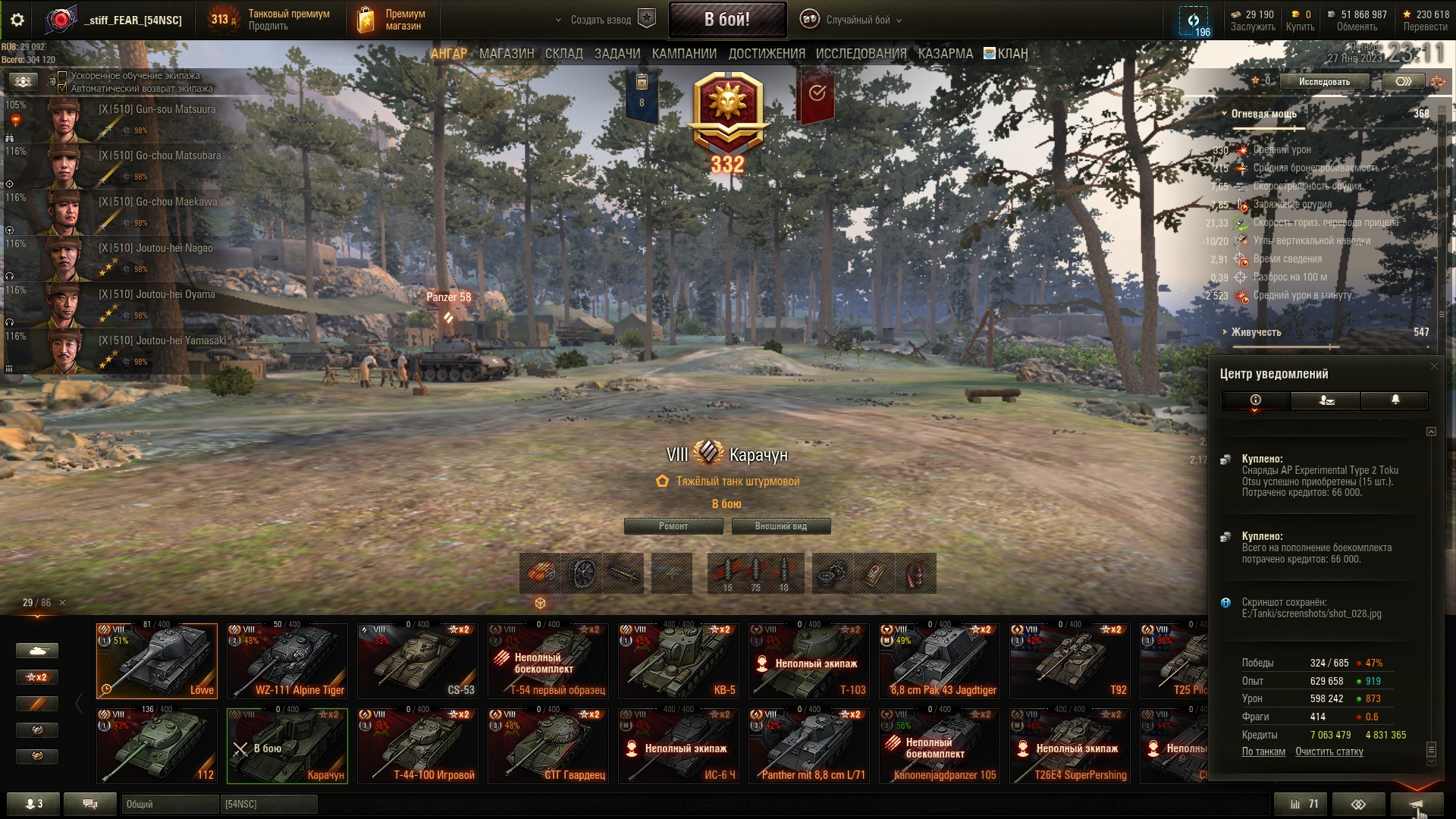Select the Löwe tank in carousel

click(157, 661)
